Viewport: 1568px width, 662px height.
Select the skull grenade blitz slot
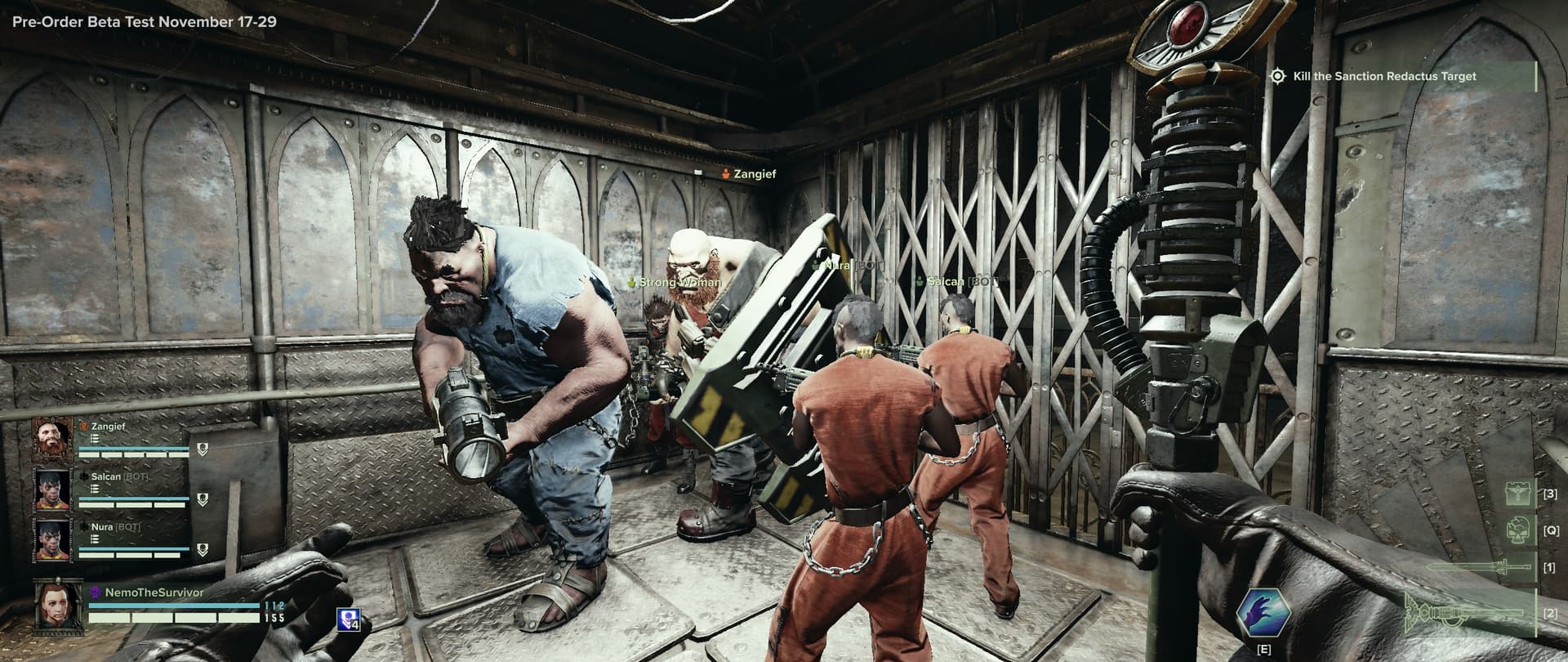pyautogui.click(x=1517, y=530)
